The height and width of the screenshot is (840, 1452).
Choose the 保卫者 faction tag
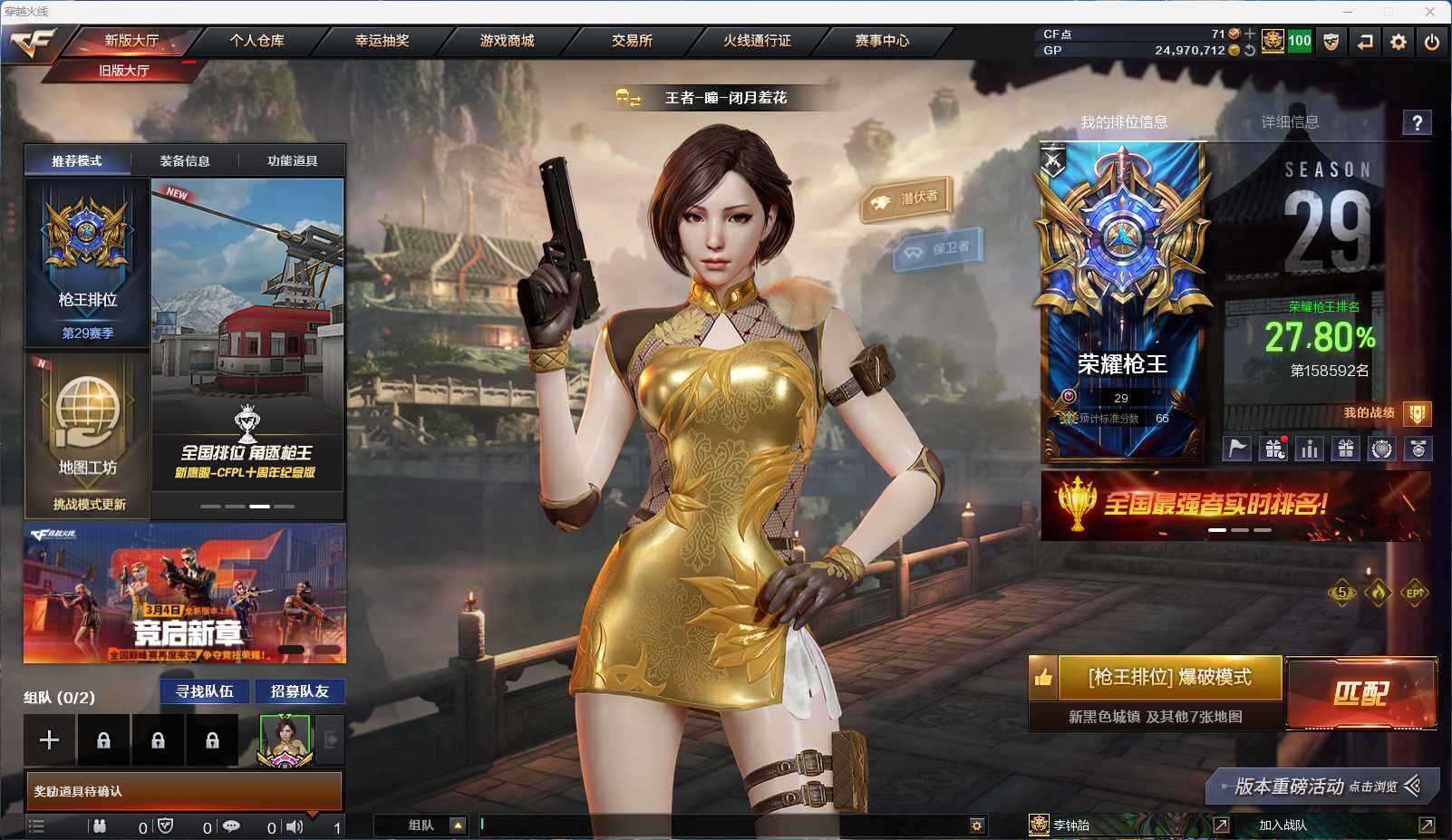coord(940,247)
